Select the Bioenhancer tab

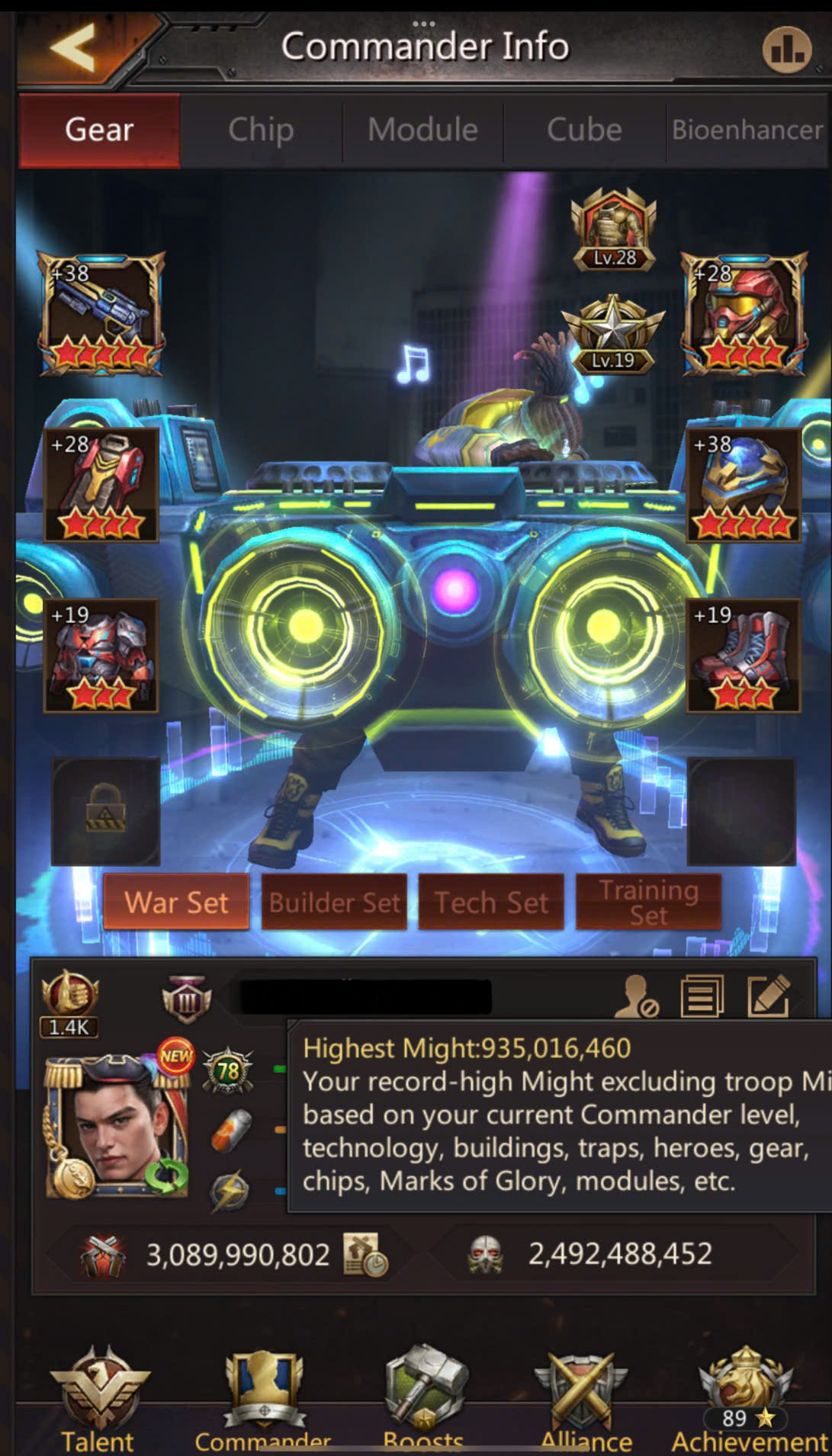click(747, 130)
